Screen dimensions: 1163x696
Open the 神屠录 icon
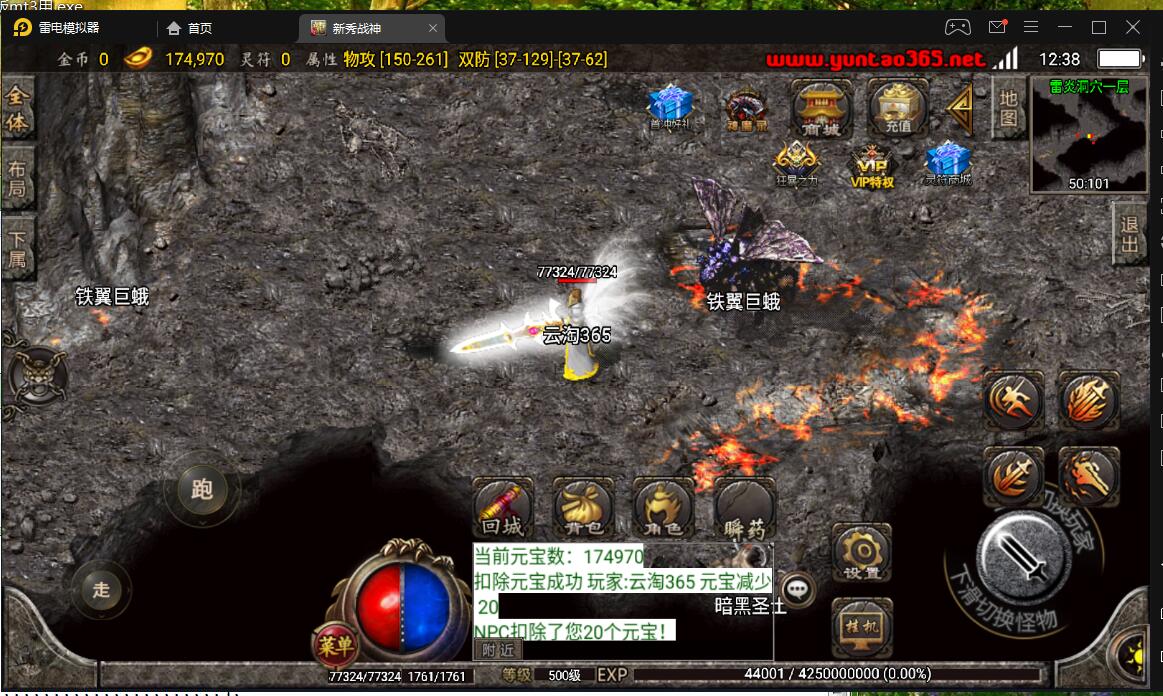[745, 108]
